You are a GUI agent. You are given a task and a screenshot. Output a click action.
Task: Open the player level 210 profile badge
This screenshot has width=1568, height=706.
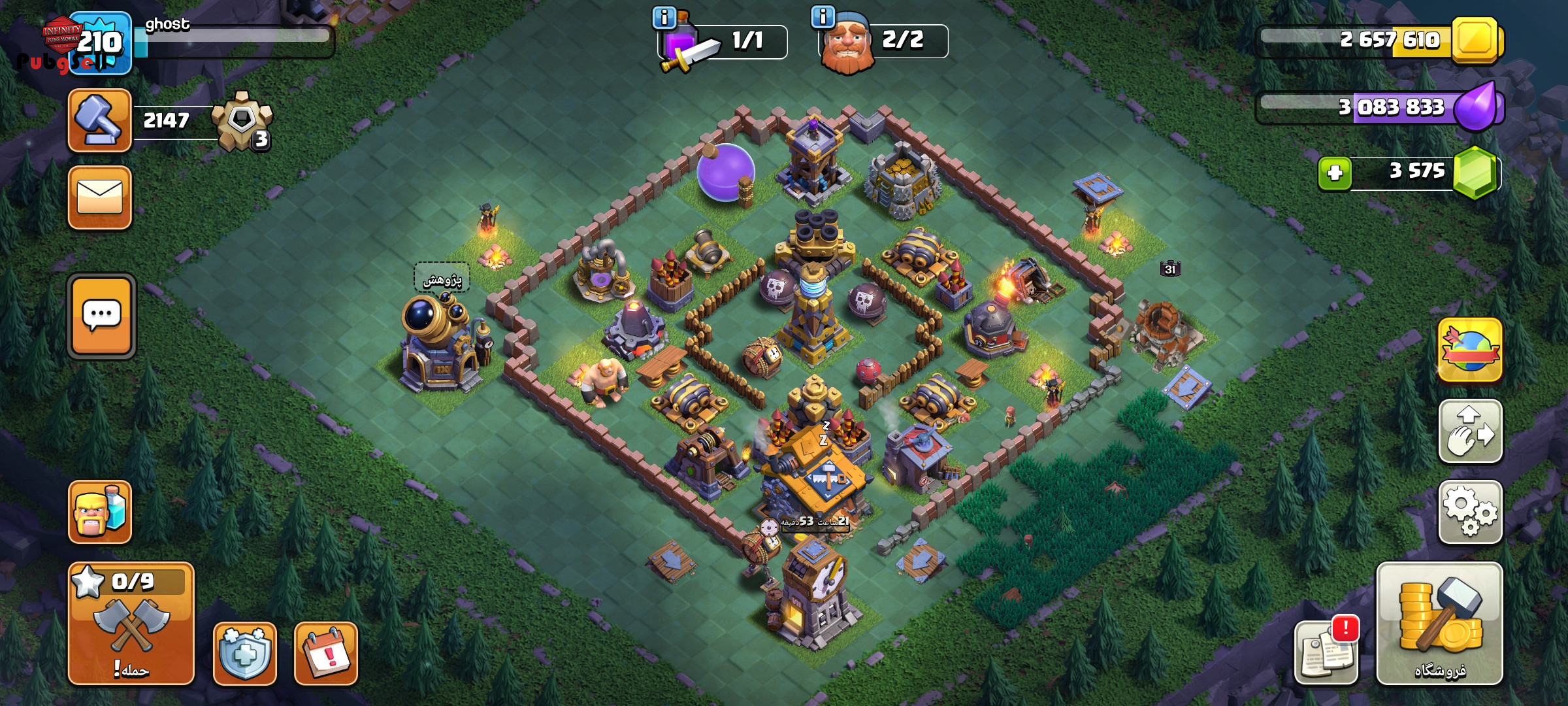pyautogui.click(x=100, y=43)
